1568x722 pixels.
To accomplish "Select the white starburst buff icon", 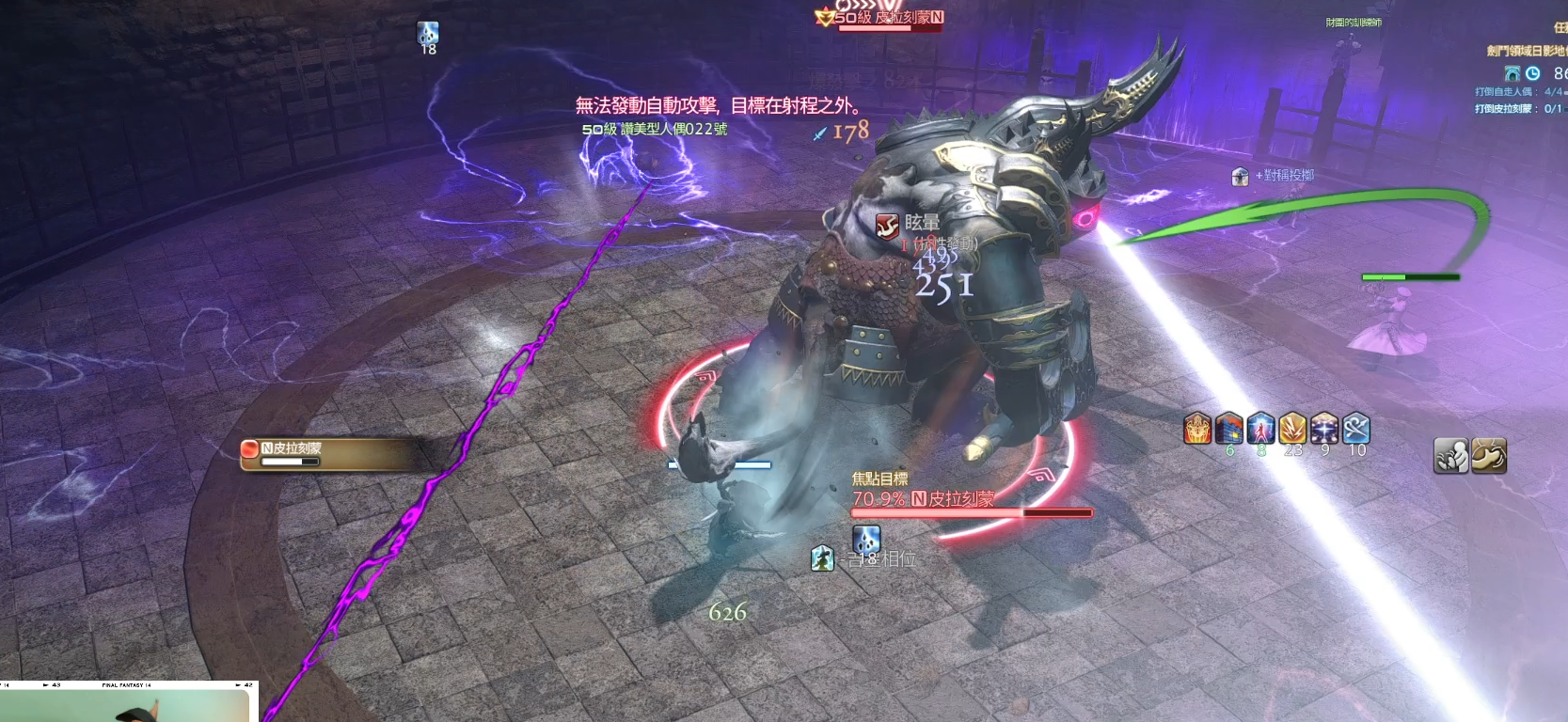I will pyautogui.click(x=1324, y=429).
